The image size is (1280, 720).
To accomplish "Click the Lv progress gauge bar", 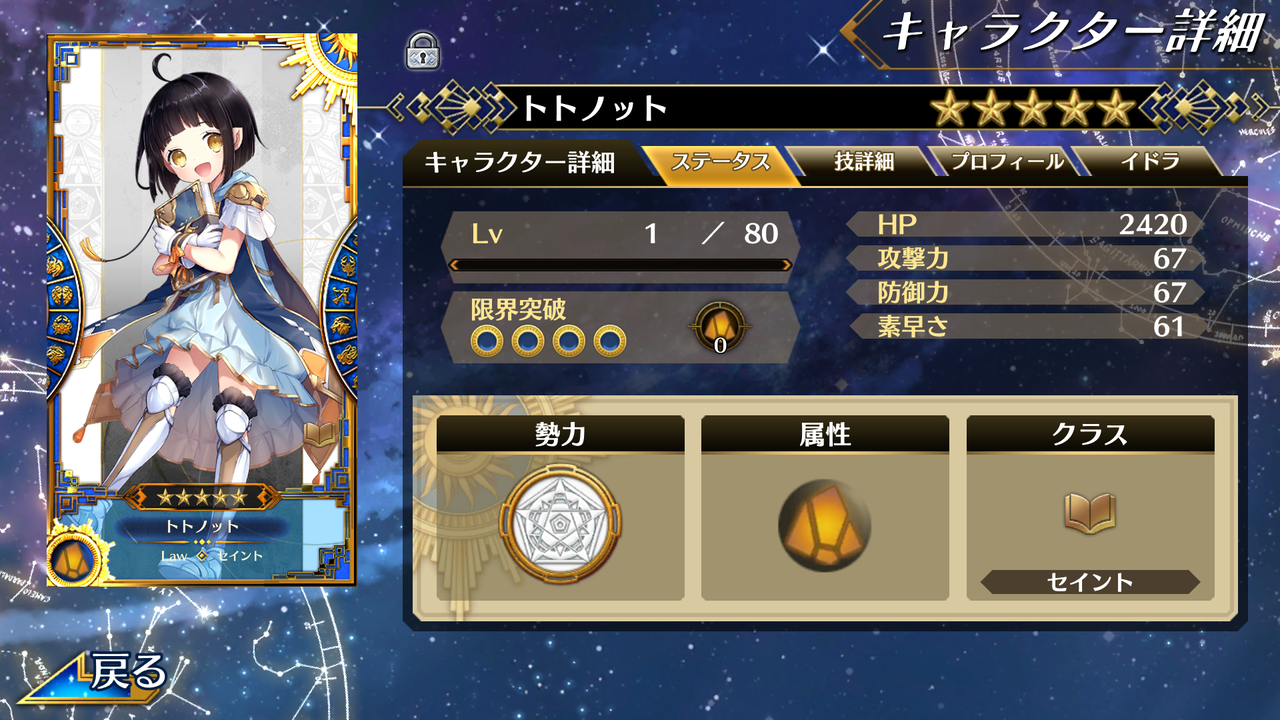I will (x=622, y=266).
